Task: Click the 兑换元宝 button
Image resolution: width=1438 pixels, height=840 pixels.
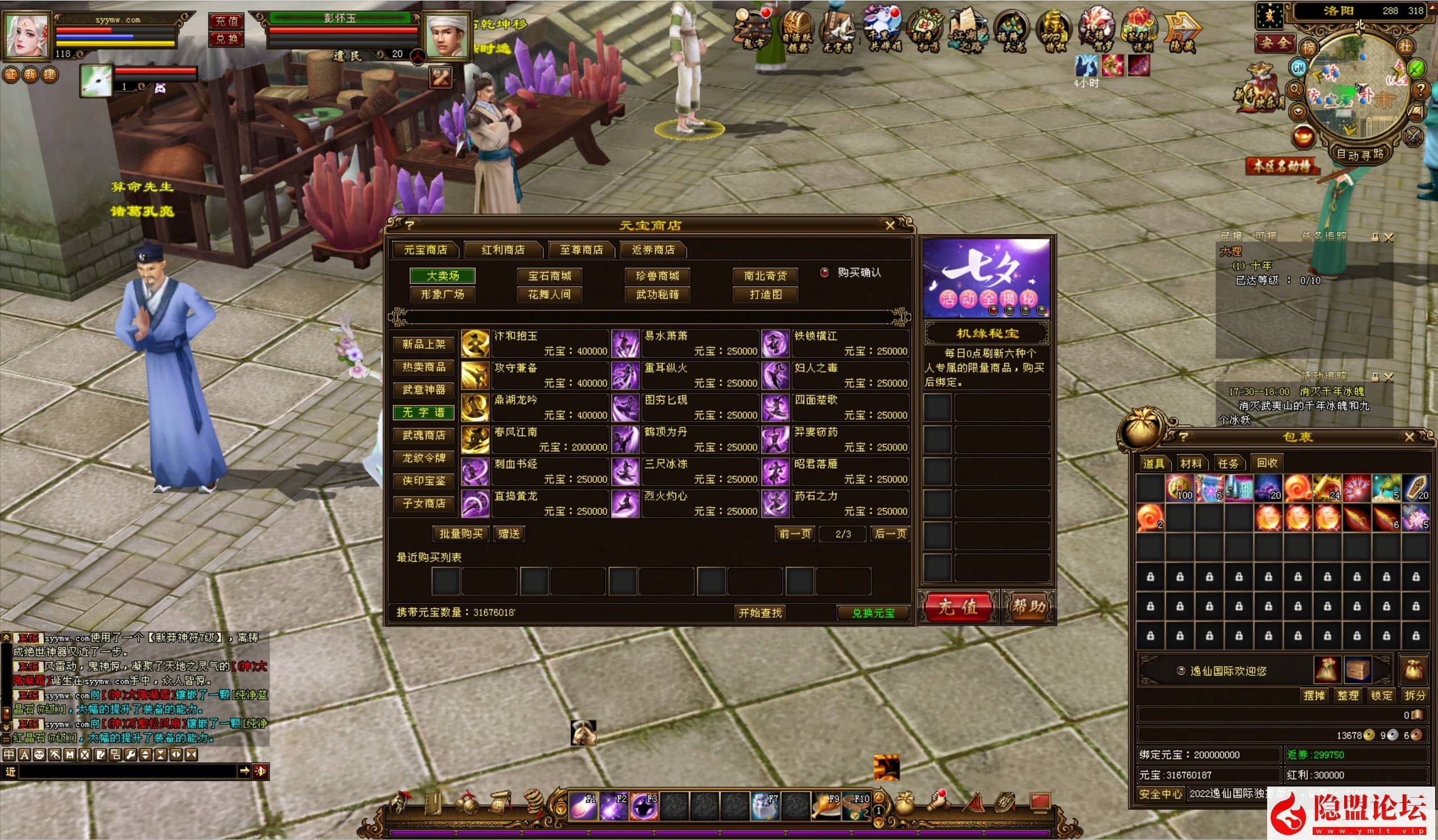Action: [873, 613]
